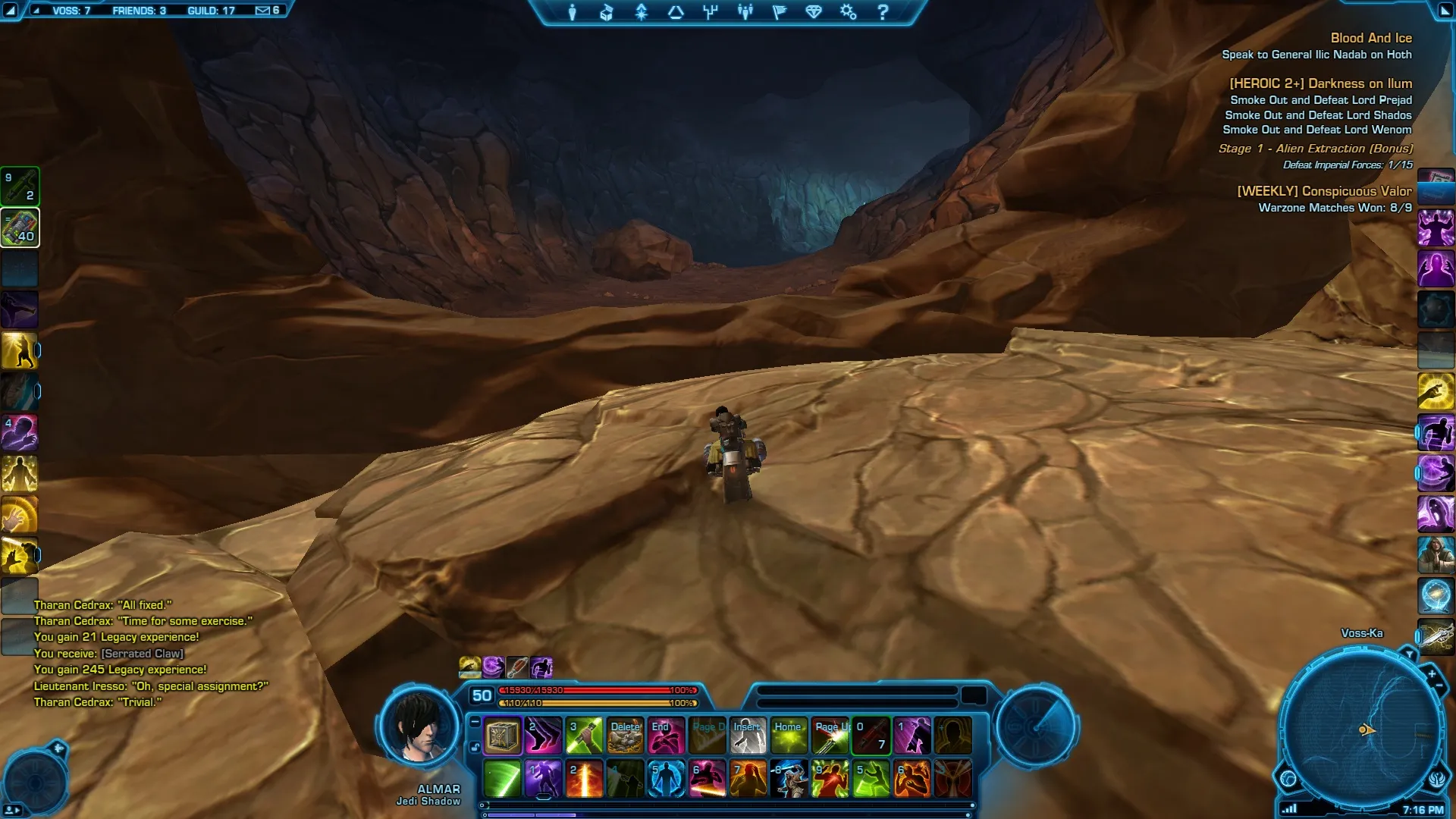Select the weekly Conspicuous Valor quest
The width and height of the screenshot is (1456, 819).
pyautogui.click(x=1324, y=191)
